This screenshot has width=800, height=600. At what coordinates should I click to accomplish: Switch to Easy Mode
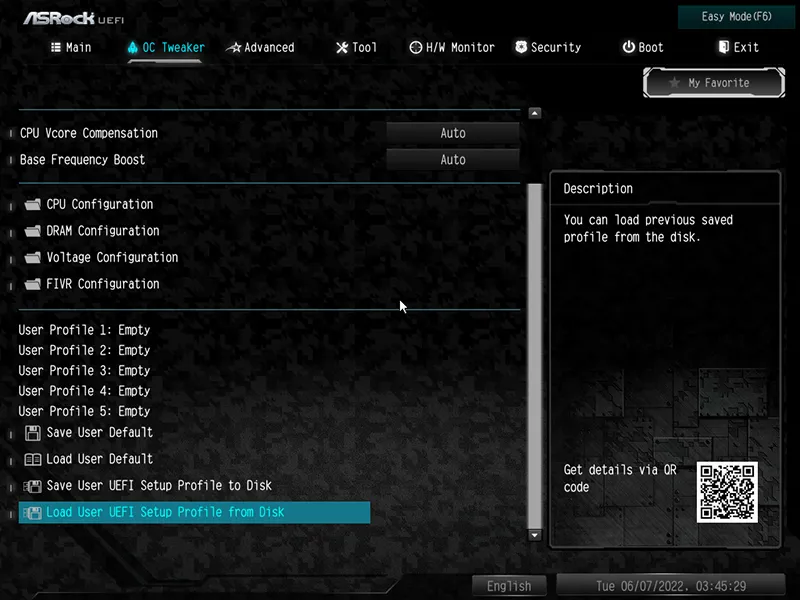(737, 17)
